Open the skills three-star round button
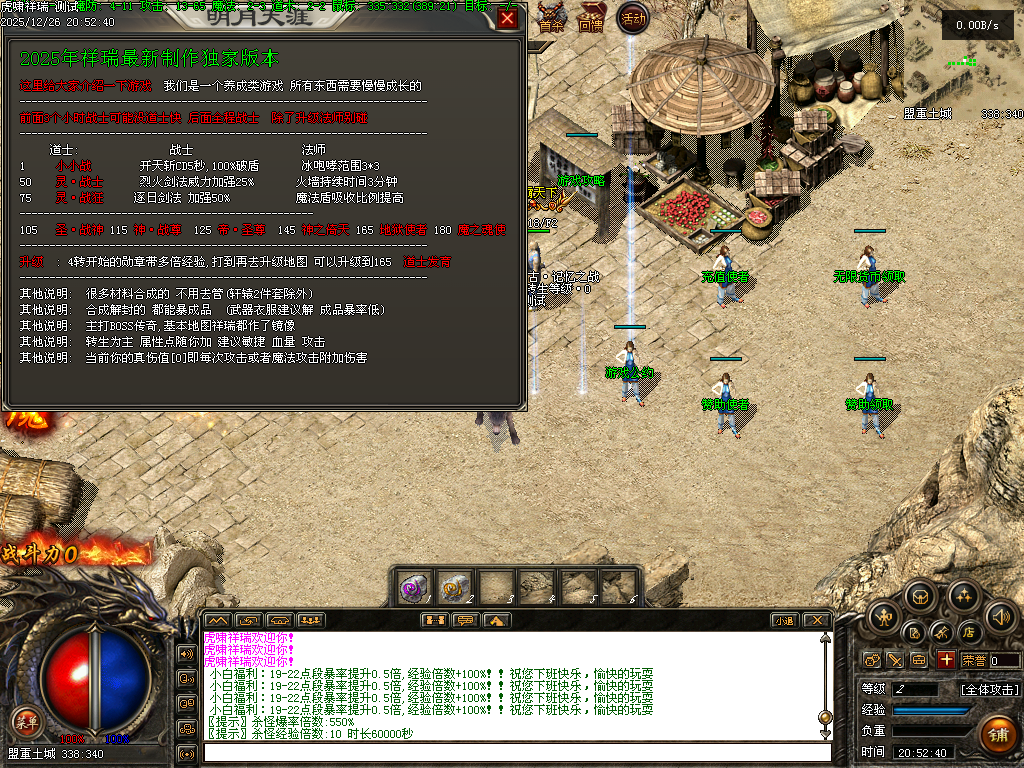The image size is (1024, 768). pos(963,598)
